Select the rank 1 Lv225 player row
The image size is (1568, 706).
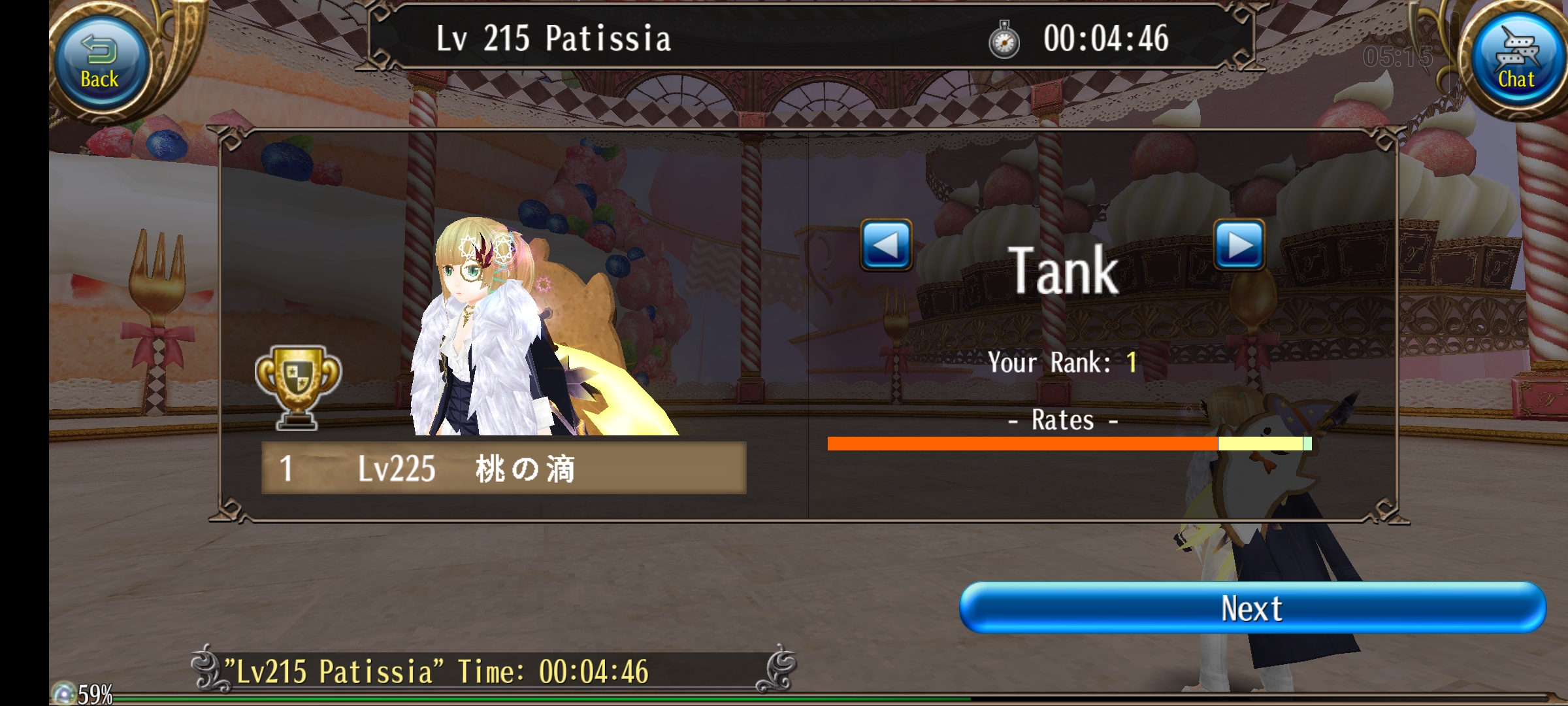point(503,468)
